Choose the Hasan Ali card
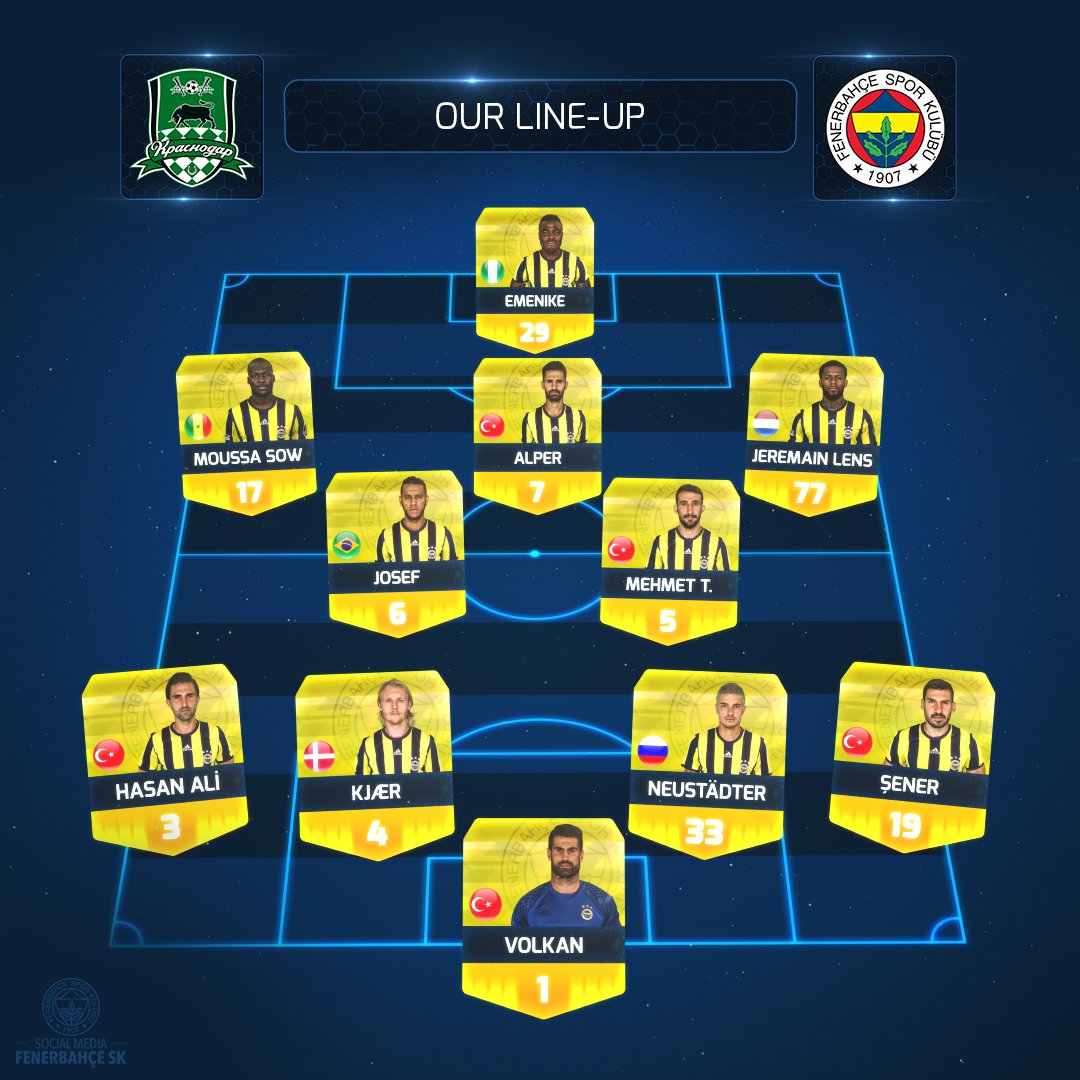Viewport: 1080px width, 1080px height. pyautogui.click(x=166, y=758)
